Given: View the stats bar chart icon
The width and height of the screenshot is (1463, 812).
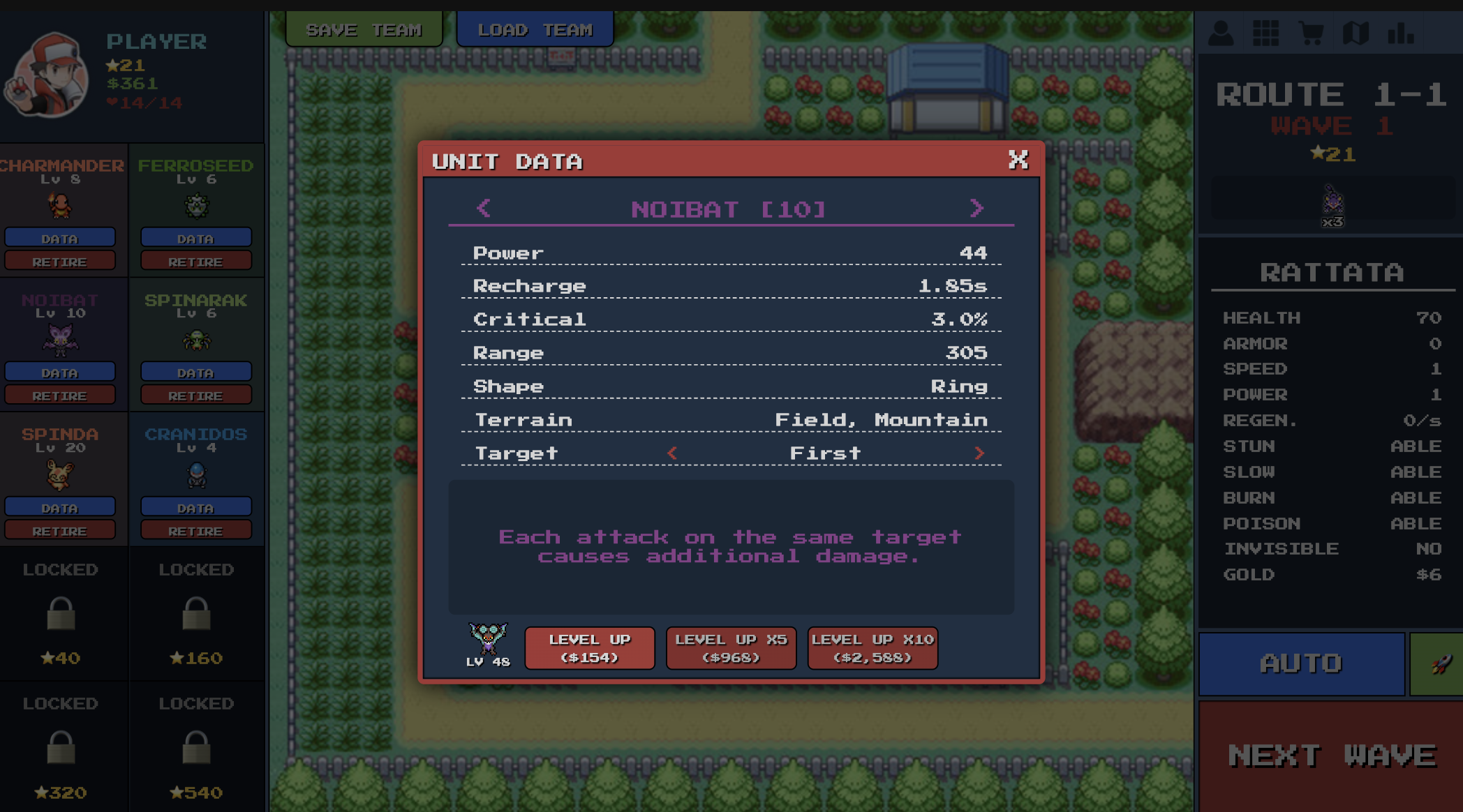Looking at the screenshot, I should 1402,31.
